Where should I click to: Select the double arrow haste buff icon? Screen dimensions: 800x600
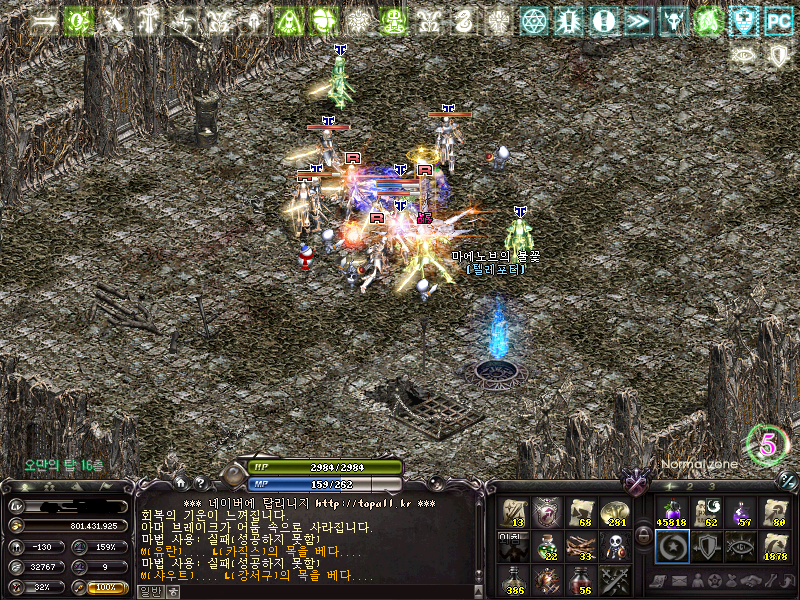[x=638, y=19]
